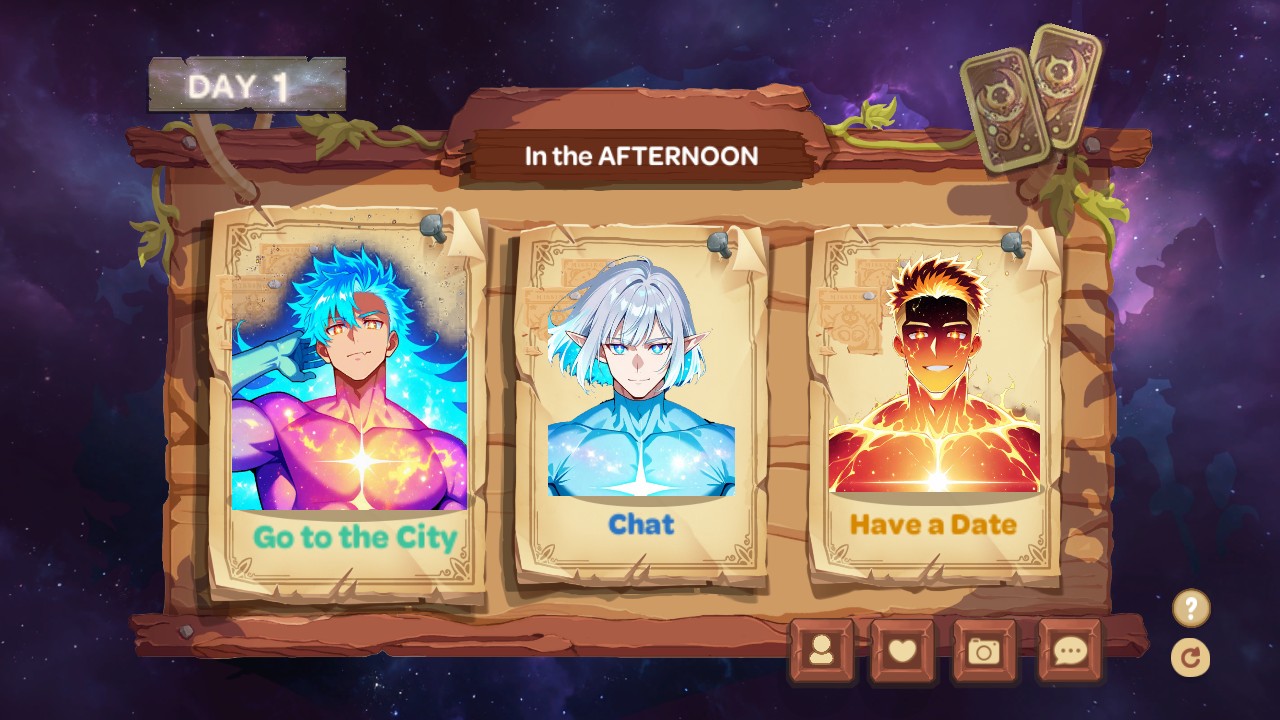
Task: Click the 'In the AFTERNOON' banner
Action: (x=641, y=156)
